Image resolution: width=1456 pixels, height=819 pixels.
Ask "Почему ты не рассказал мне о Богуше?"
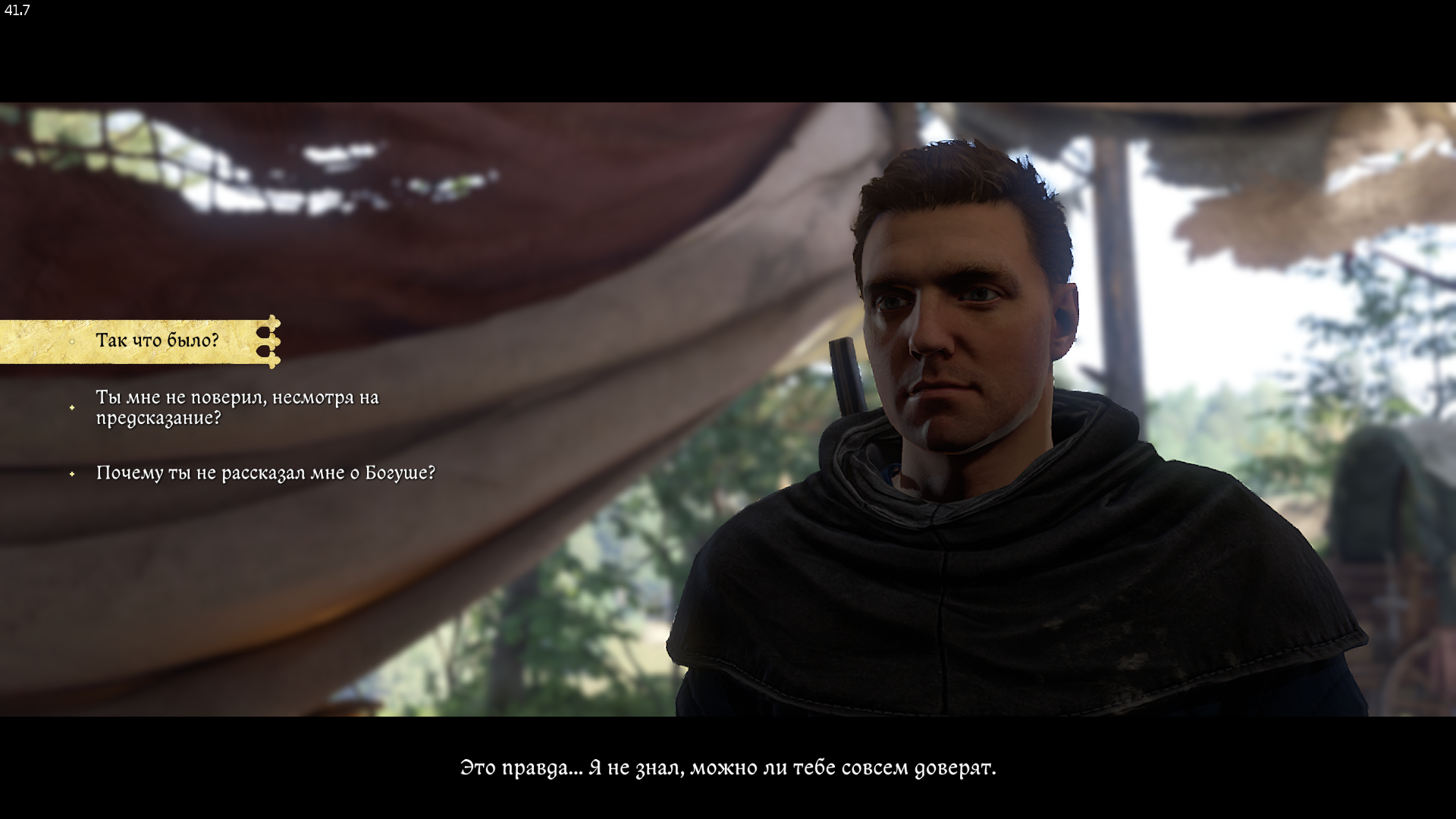[x=265, y=473]
